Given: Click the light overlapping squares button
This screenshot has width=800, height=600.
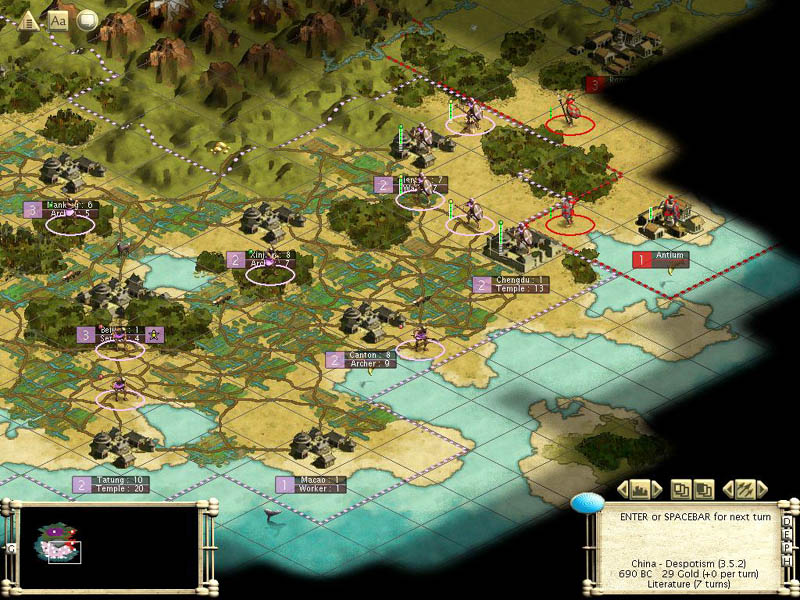Looking at the screenshot, I should pos(681,489).
